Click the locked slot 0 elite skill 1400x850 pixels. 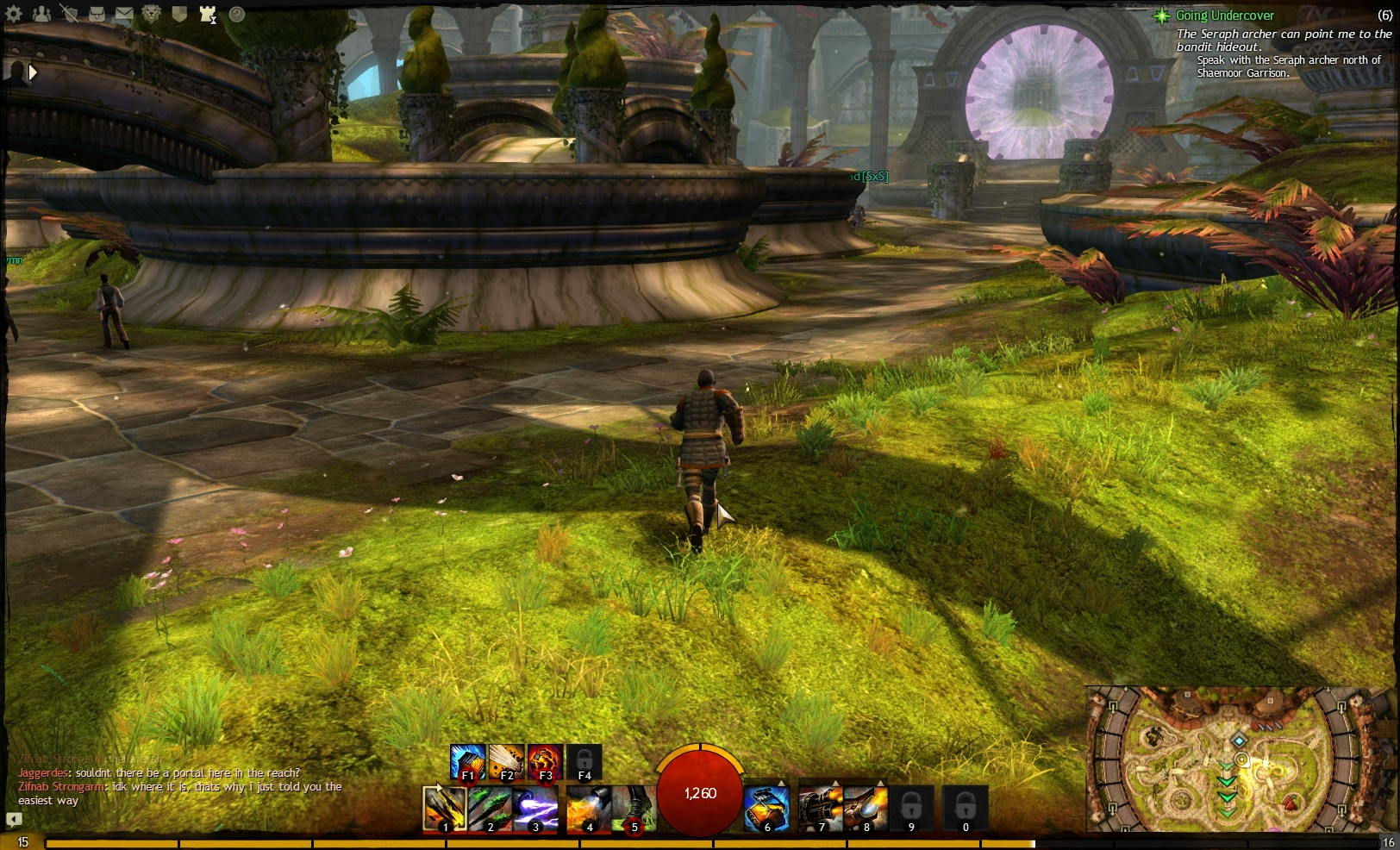pyautogui.click(x=966, y=807)
